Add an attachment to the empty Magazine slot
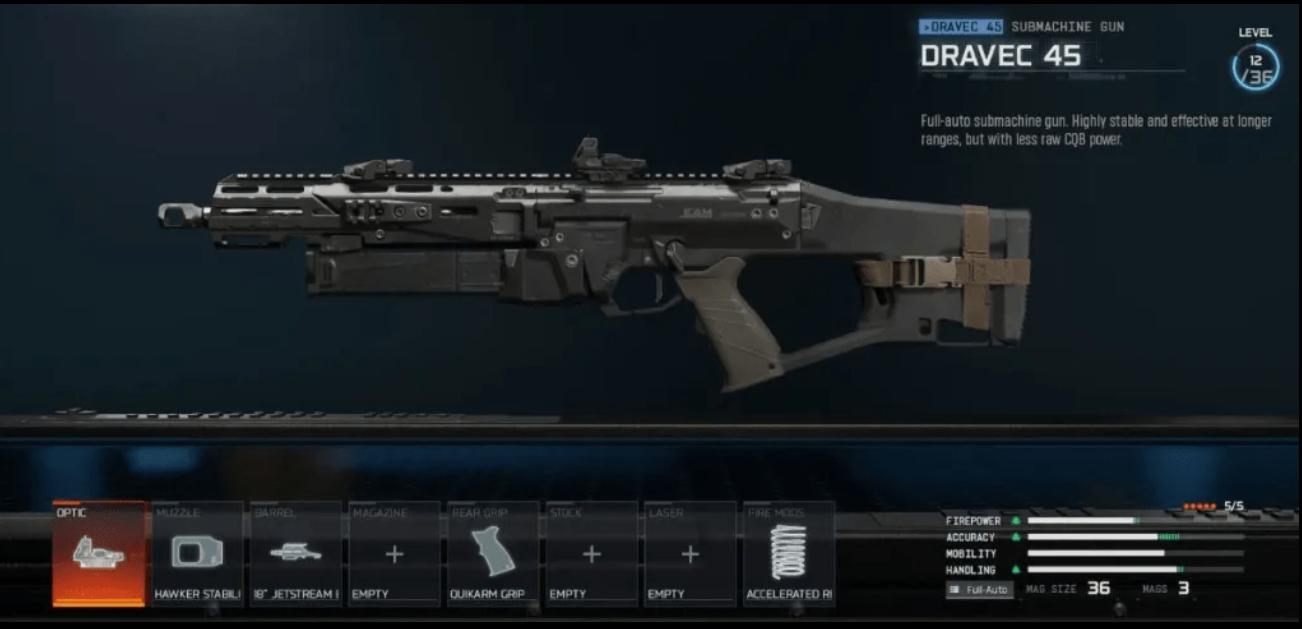This screenshot has height=629, width=1302. [394, 554]
